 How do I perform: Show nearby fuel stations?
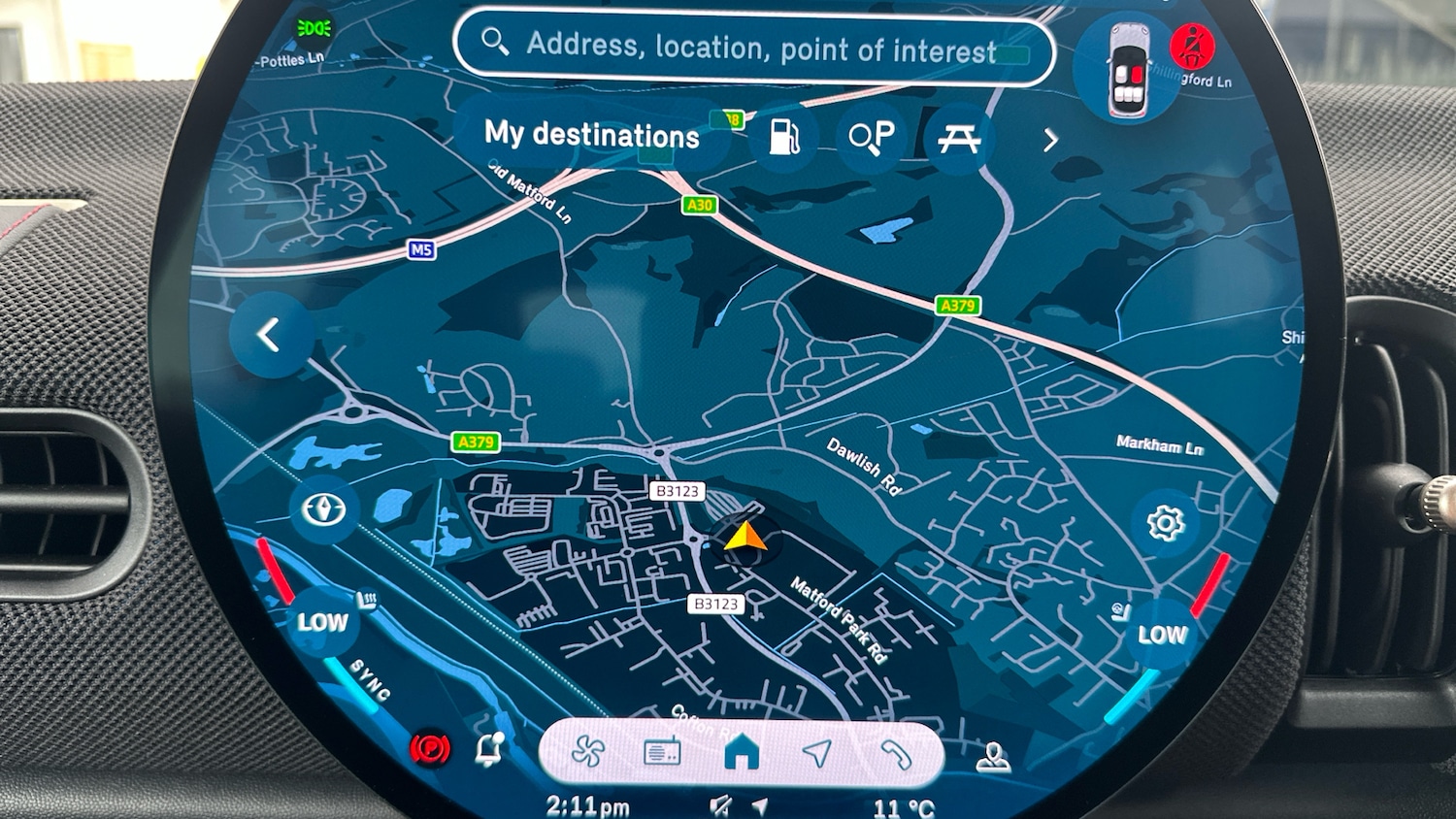point(784,139)
